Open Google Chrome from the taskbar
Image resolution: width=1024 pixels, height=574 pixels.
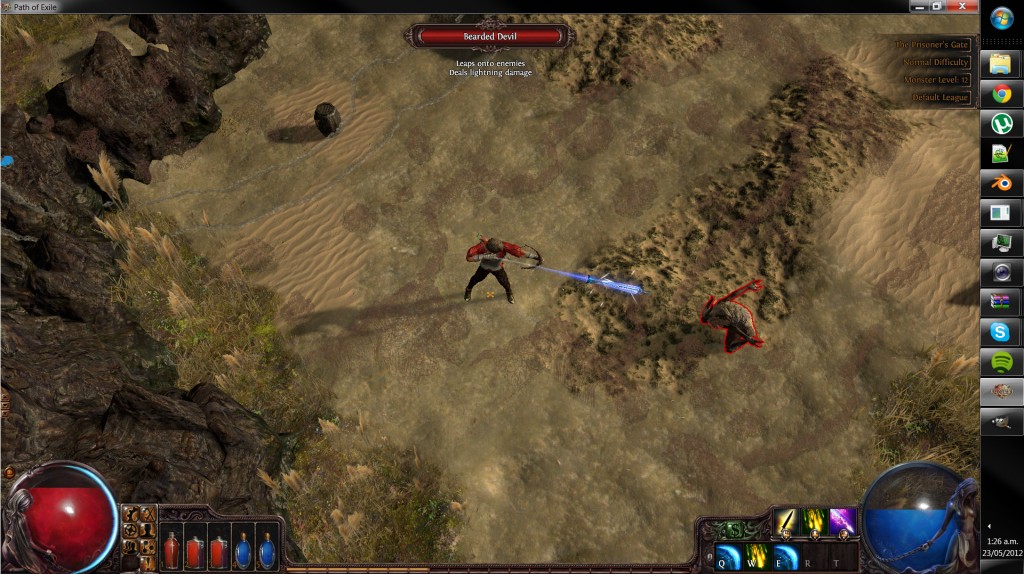point(1001,95)
